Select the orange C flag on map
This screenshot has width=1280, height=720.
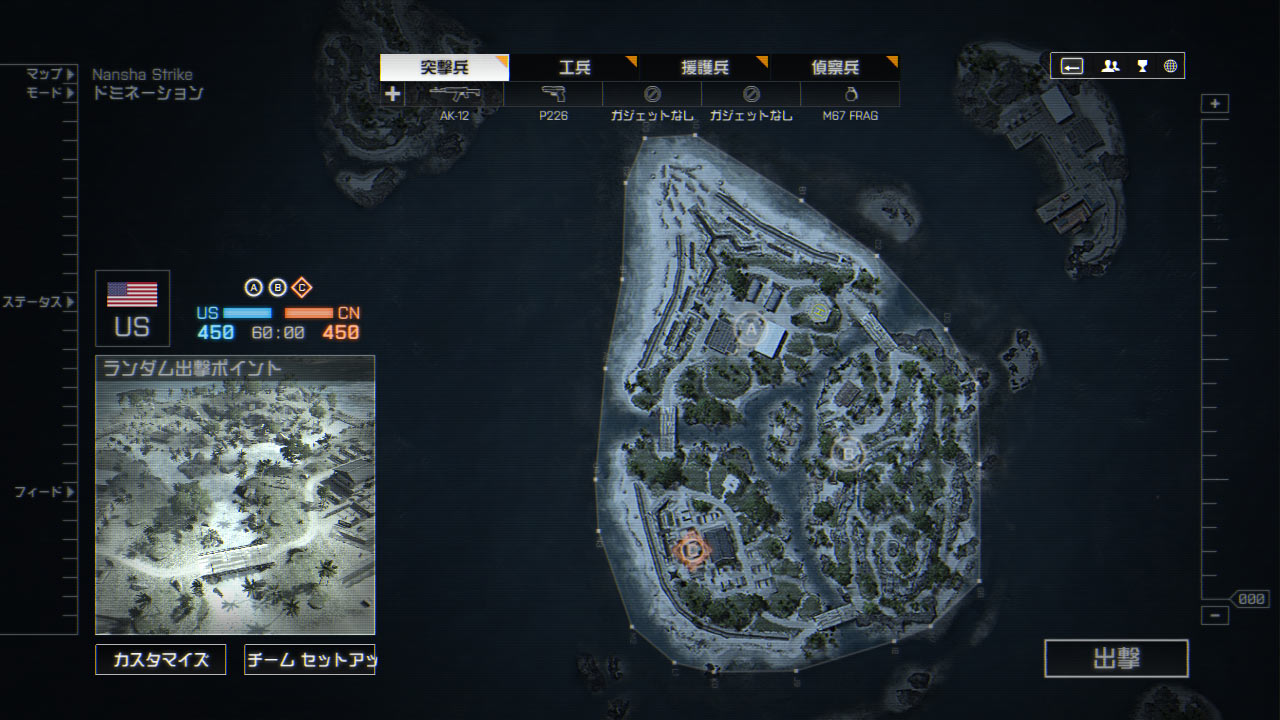coord(690,548)
